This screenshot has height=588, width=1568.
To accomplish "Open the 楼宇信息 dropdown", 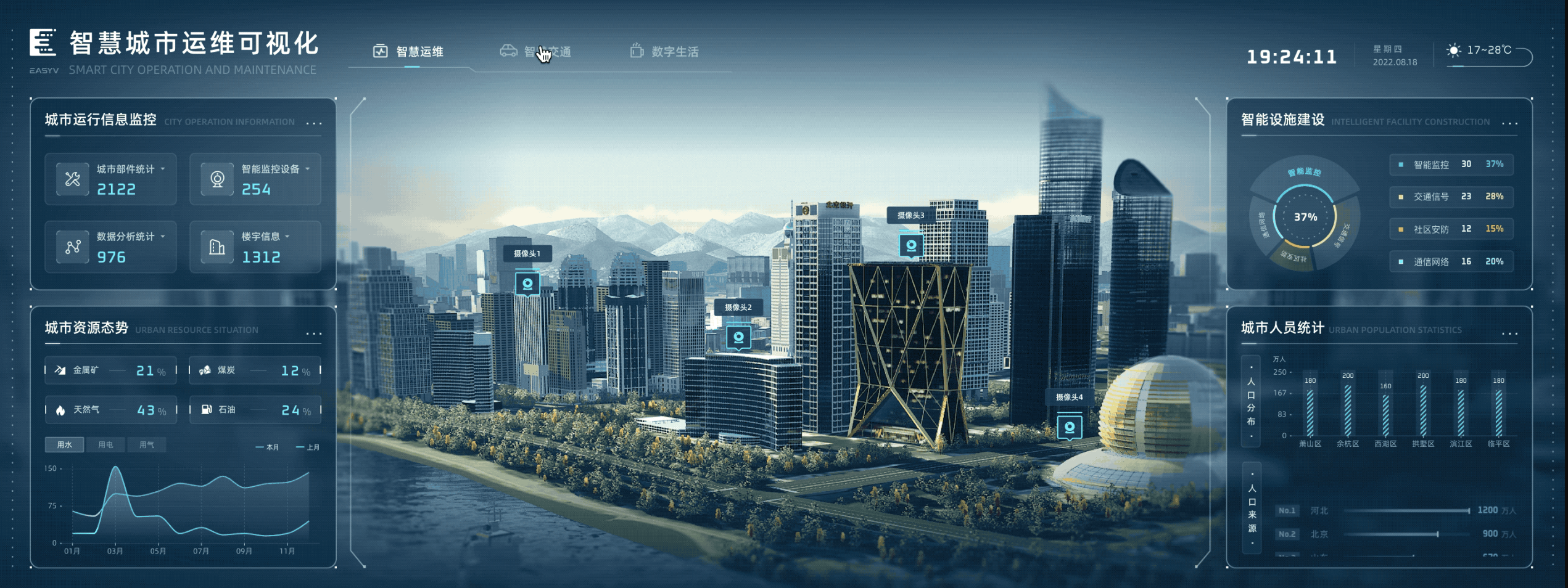I will (x=287, y=237).
